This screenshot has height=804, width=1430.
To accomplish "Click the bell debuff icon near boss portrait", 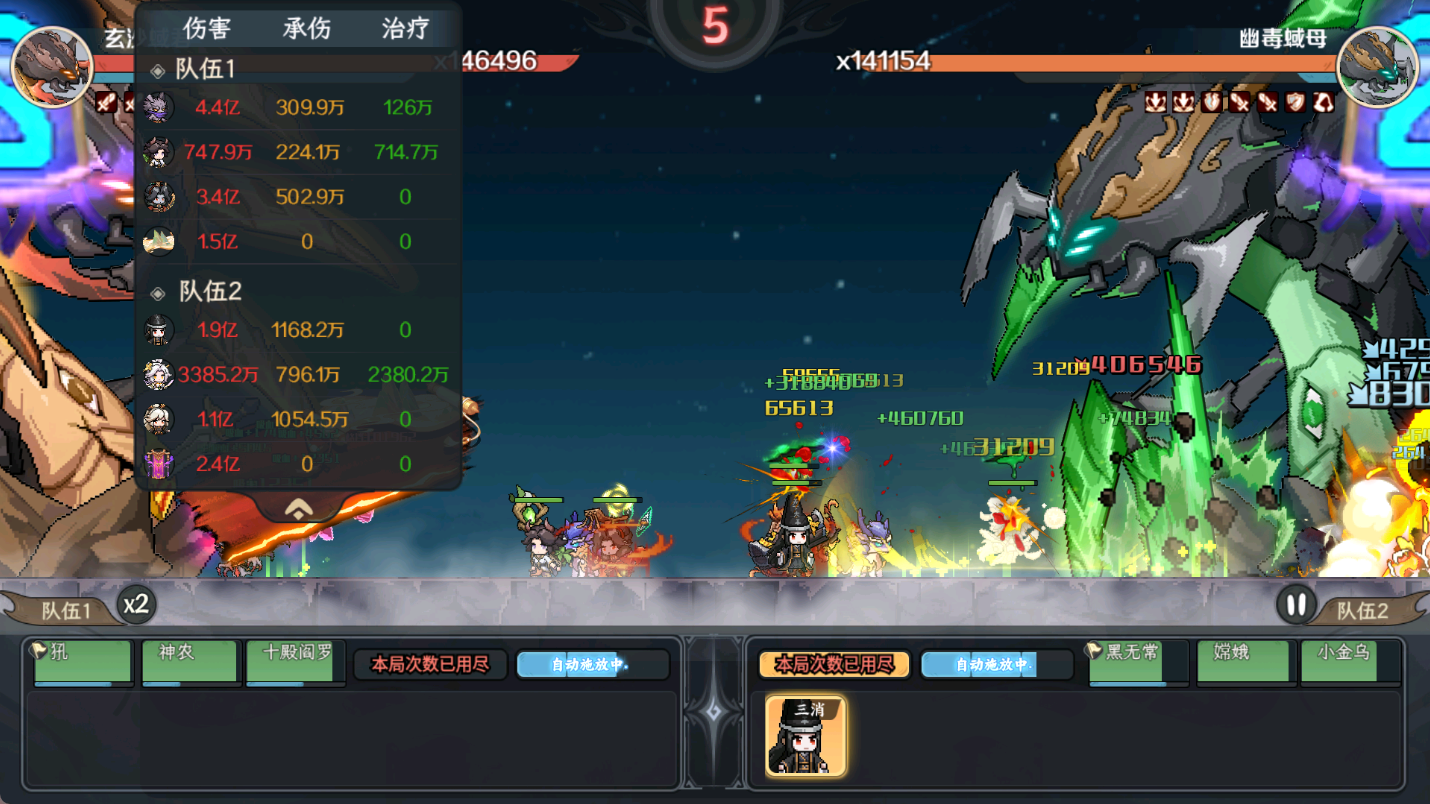I will 1322,102.
